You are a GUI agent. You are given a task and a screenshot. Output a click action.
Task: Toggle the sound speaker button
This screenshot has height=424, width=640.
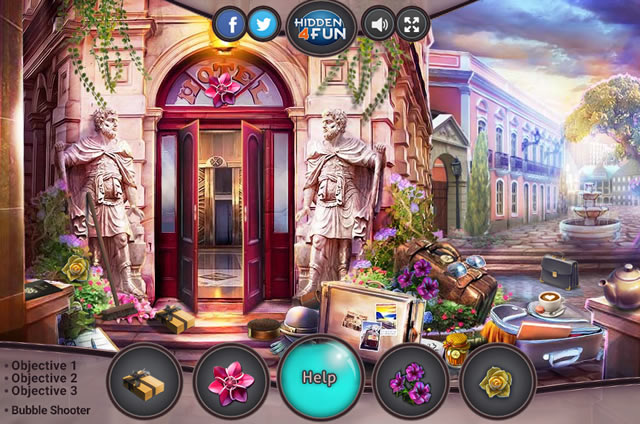coord(378,24)
